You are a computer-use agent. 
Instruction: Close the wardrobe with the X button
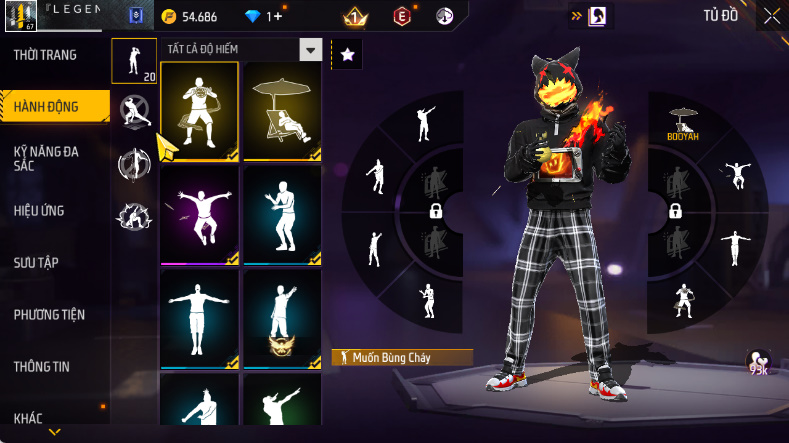tap(771, 16)
